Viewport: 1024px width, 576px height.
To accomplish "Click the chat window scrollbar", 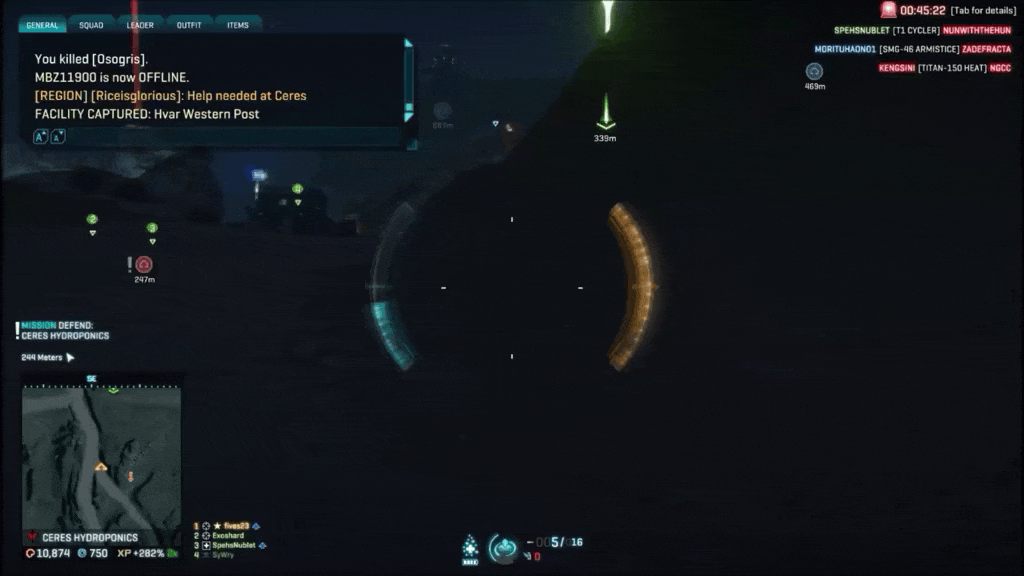I will click(408, 80).
